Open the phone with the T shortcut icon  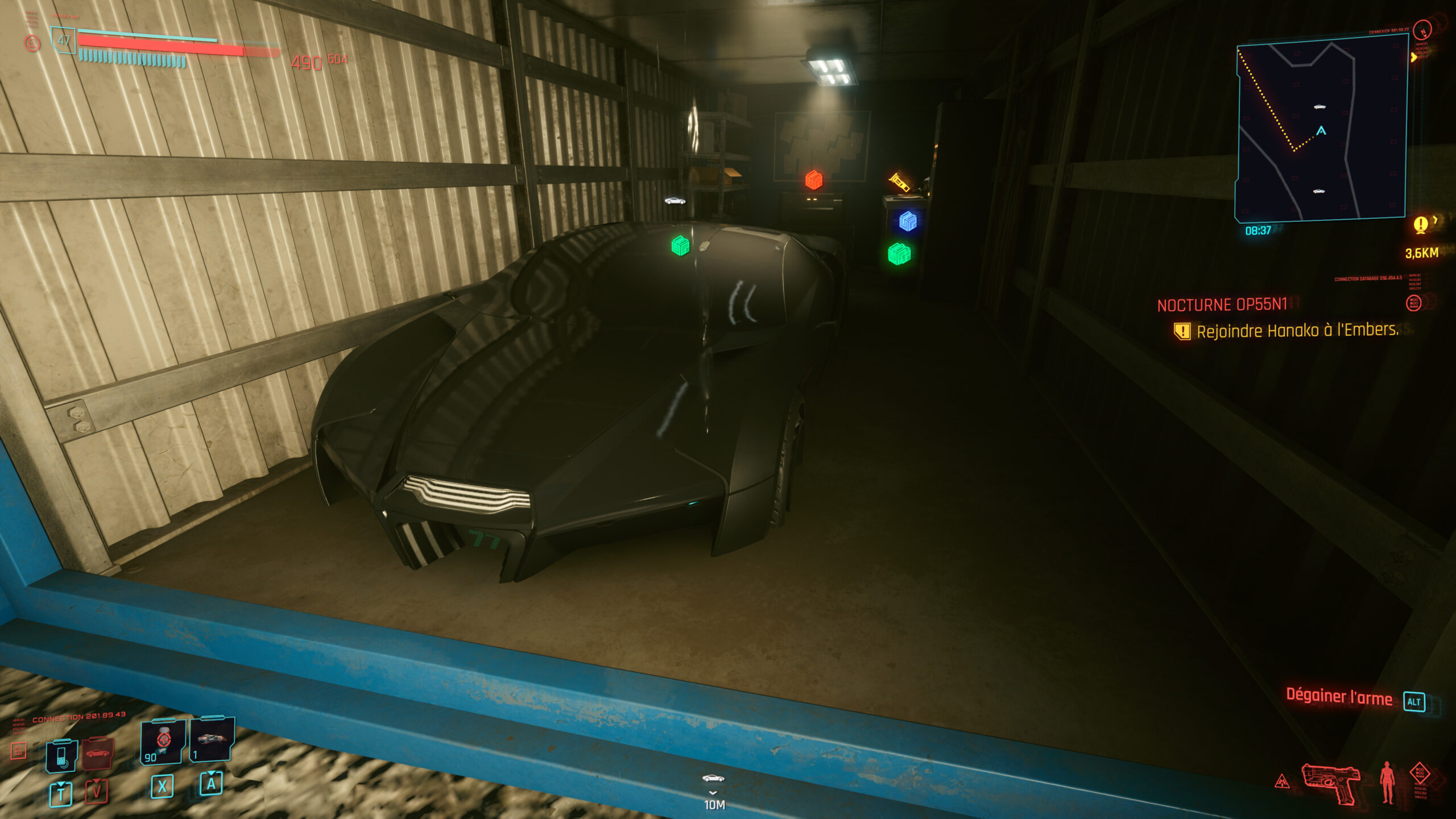[x=60, y=755]
